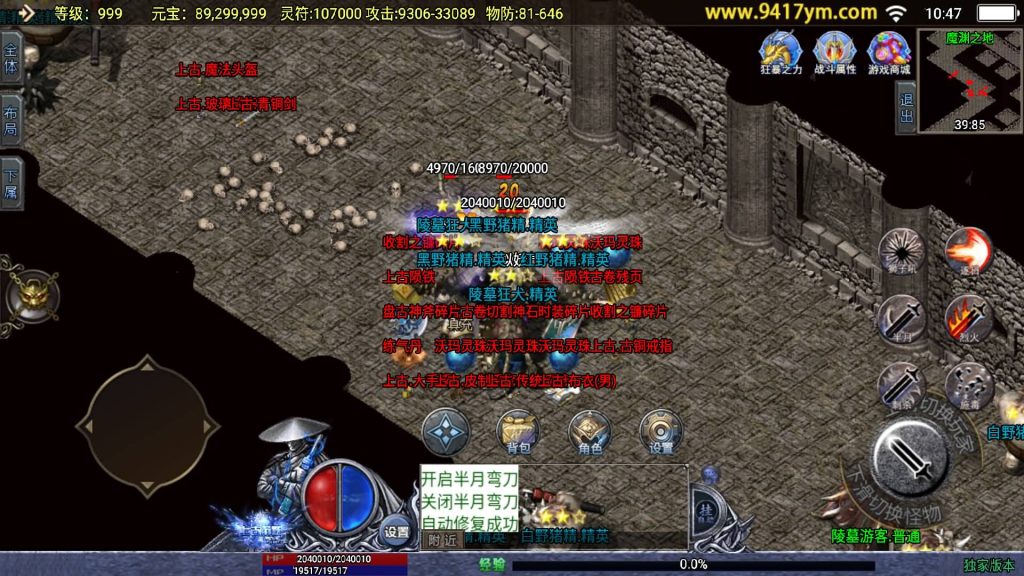The image size is (1024, 576).
Task: Switch to the 全体 tab
Action: pyautogui.click(x=11, y=59)
